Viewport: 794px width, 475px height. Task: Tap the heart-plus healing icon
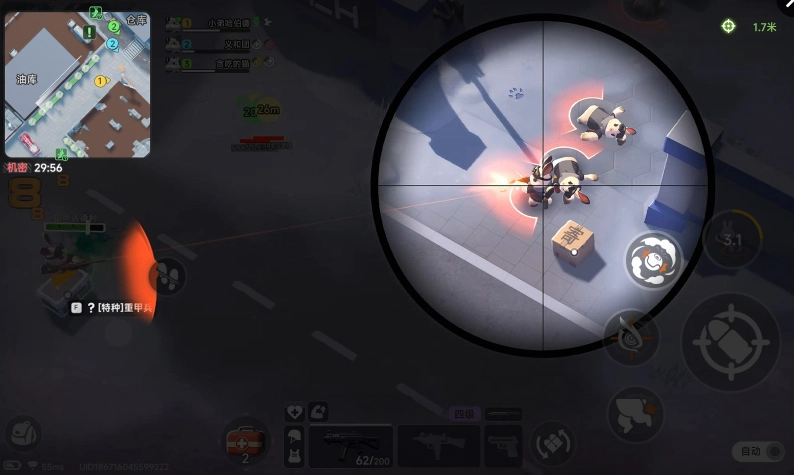295,411
